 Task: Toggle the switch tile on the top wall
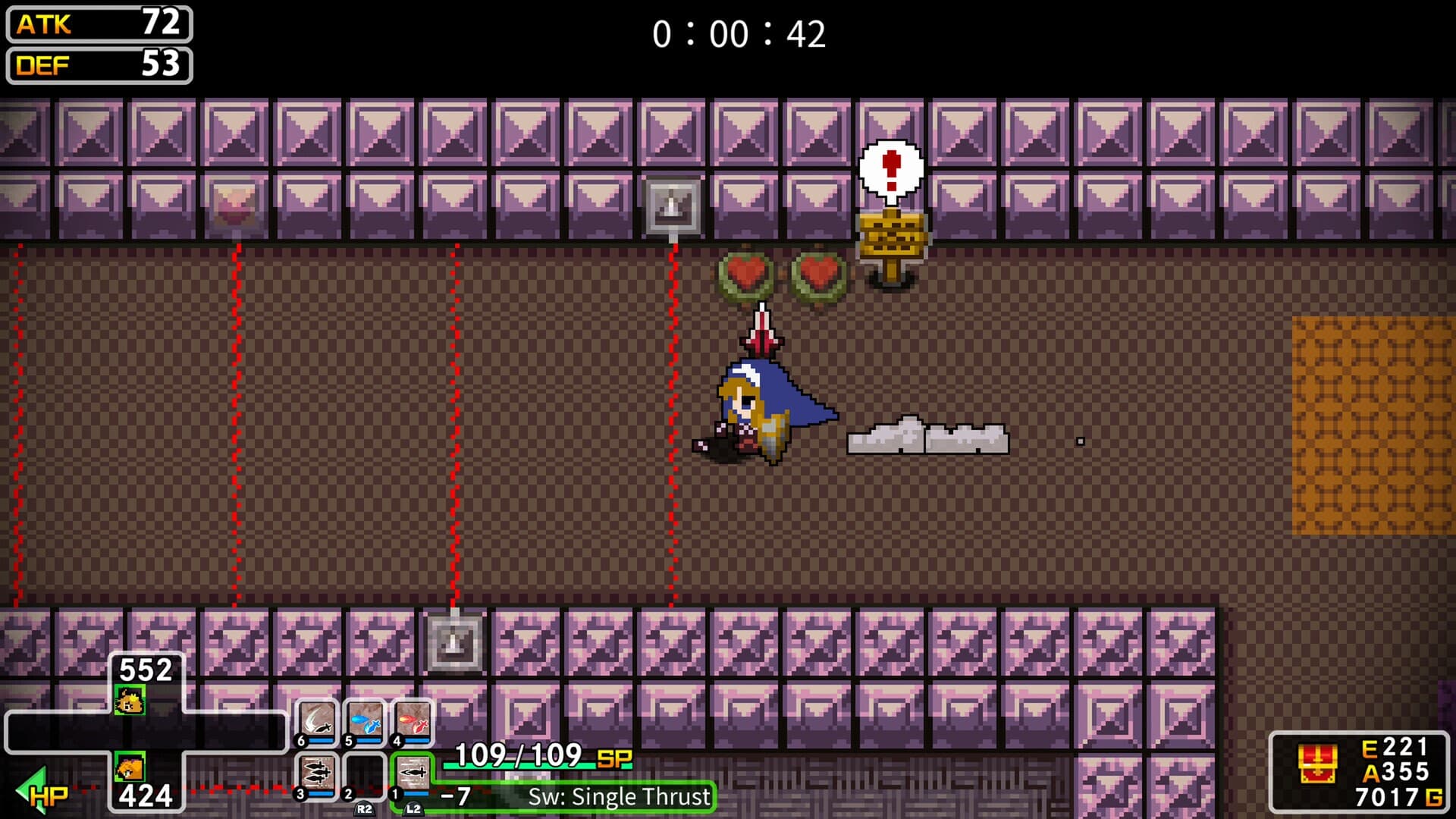pos(670,206)
